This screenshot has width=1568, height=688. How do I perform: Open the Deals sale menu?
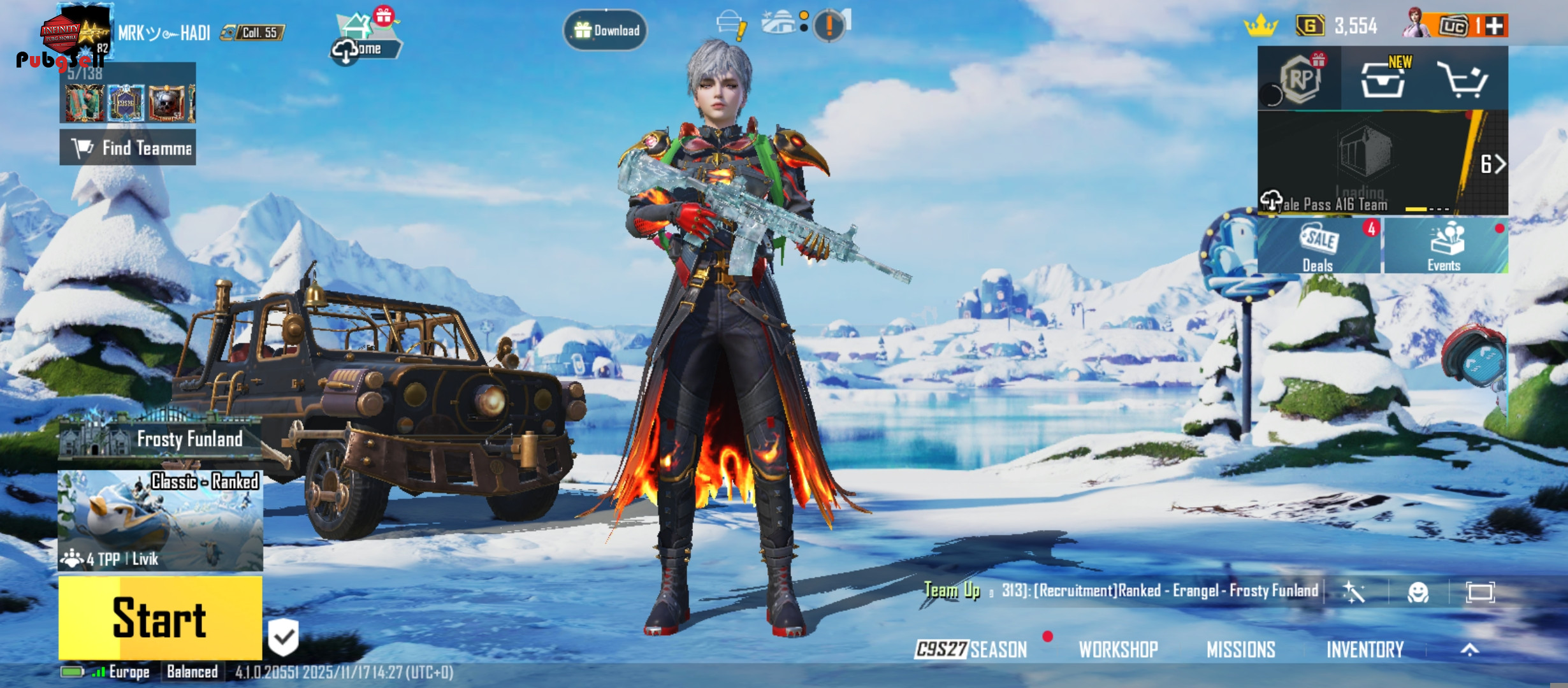1318,247
